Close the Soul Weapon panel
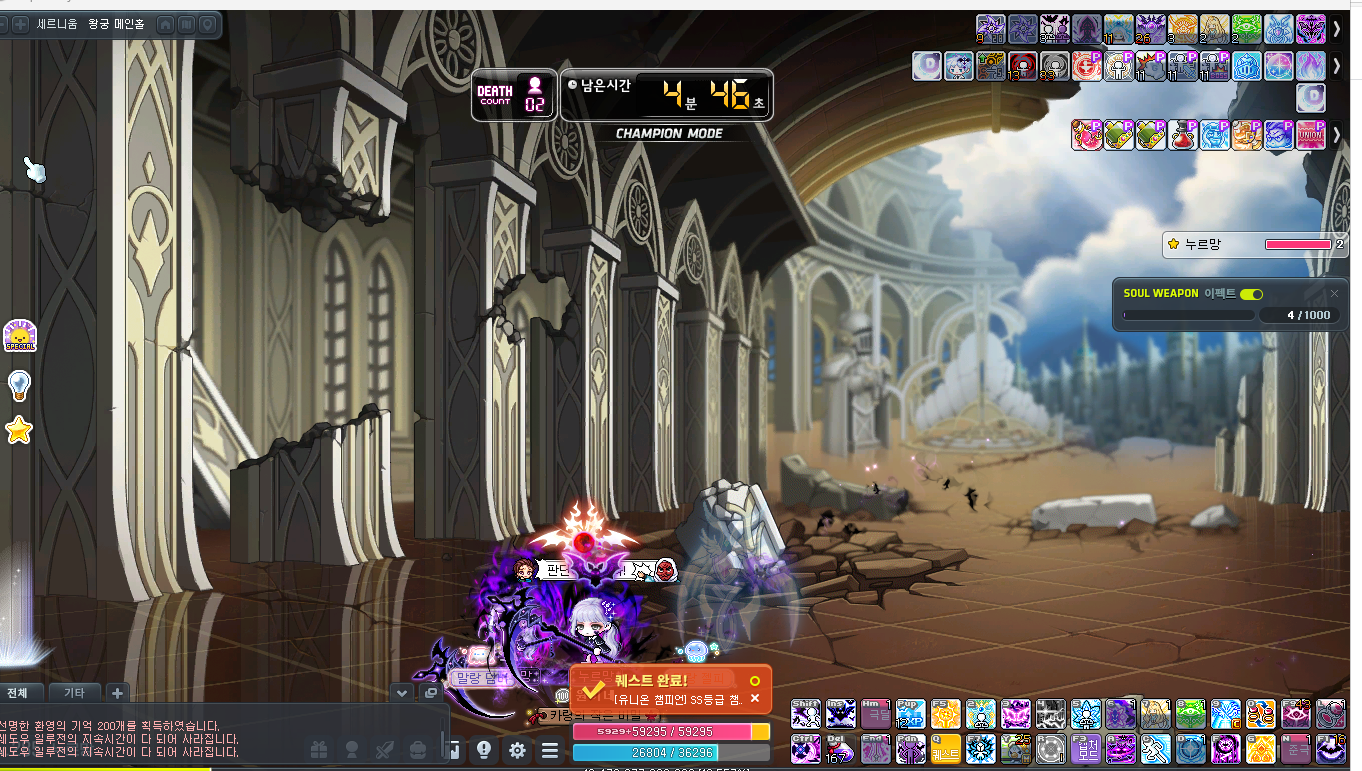The width and height of the screenshot is (1362, 771). point(1334,294)
